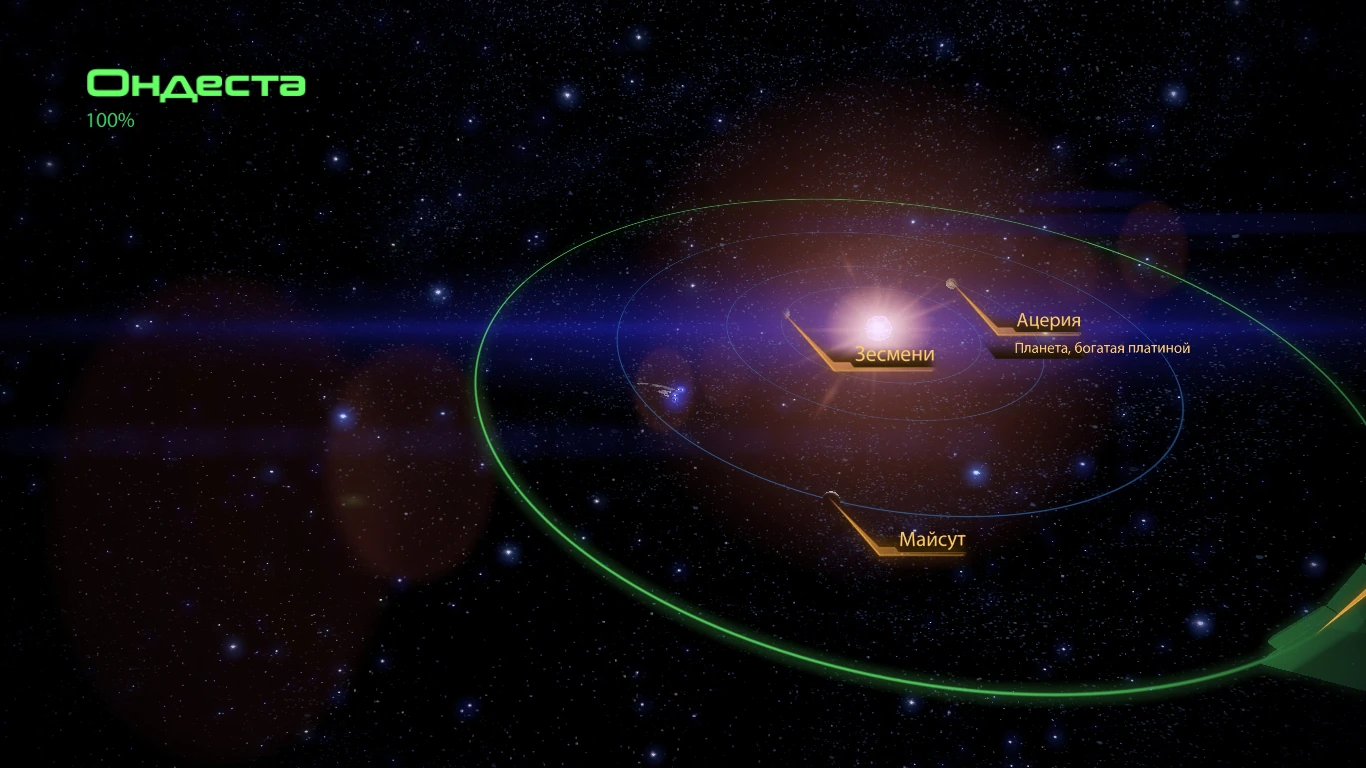This screenshot has width=1366, height=768.
Task: Select the Майсут planet marker label
Action: 931,541
